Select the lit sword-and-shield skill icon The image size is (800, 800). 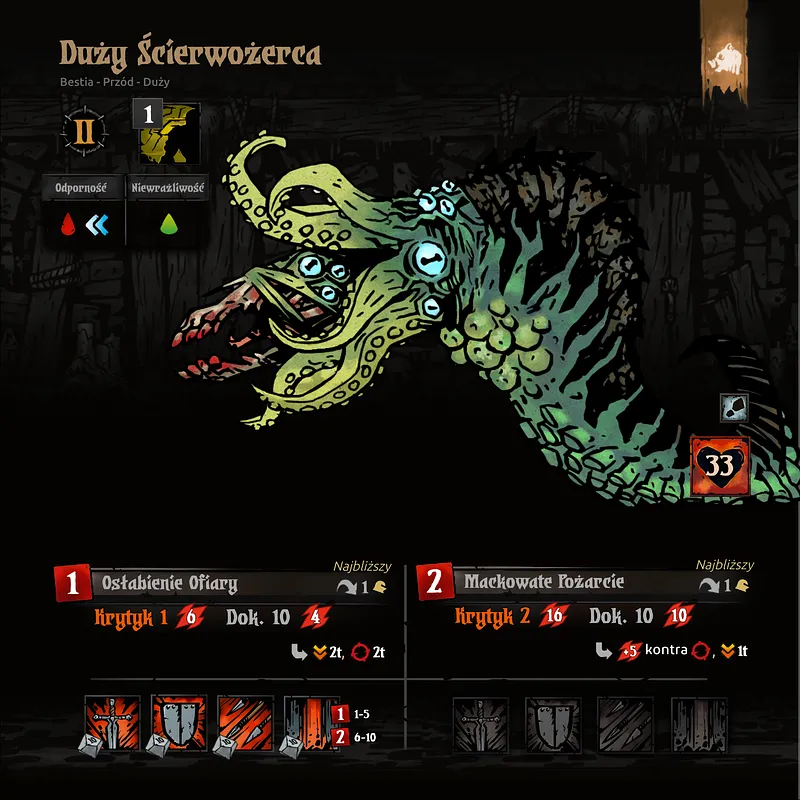click(x=113, y=723)
